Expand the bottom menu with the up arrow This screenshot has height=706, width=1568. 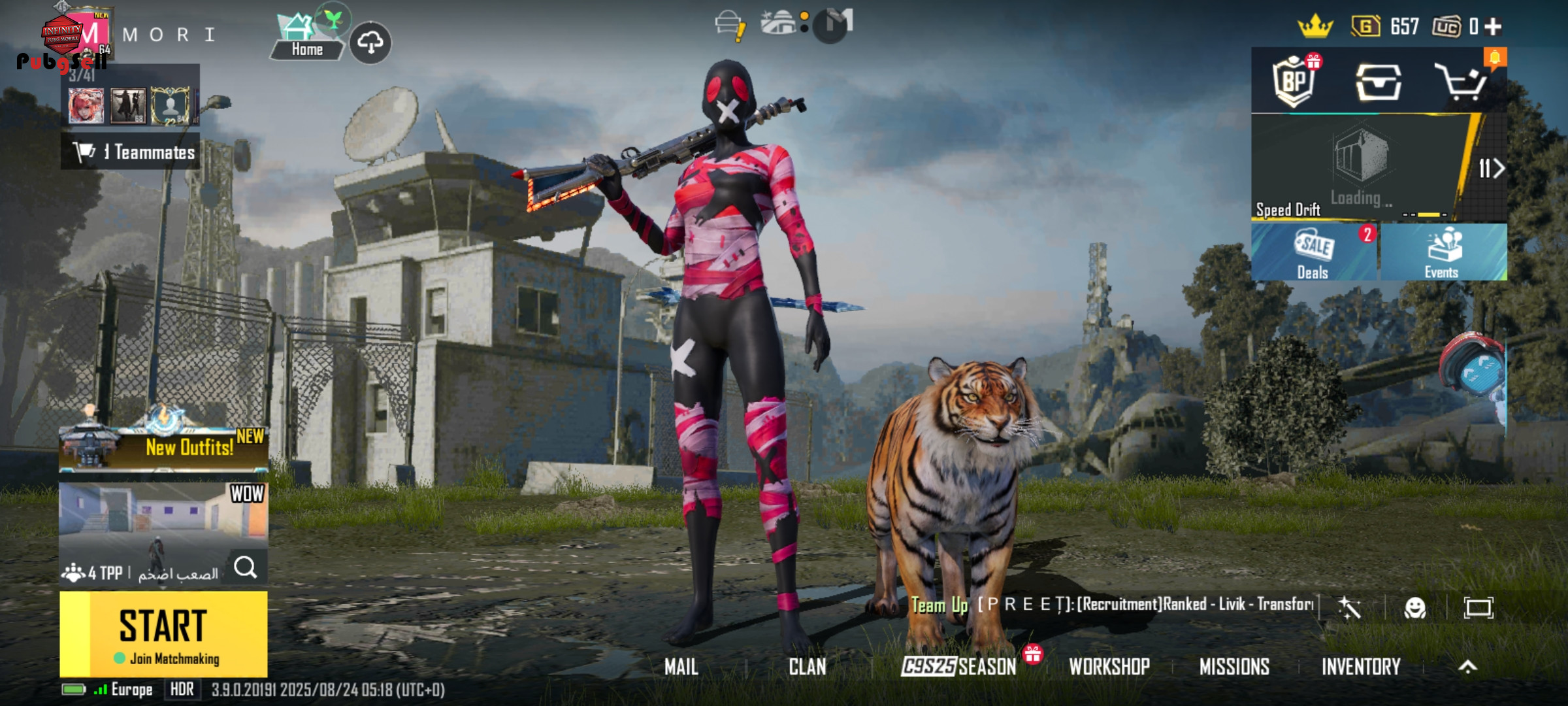(1467, 667)
